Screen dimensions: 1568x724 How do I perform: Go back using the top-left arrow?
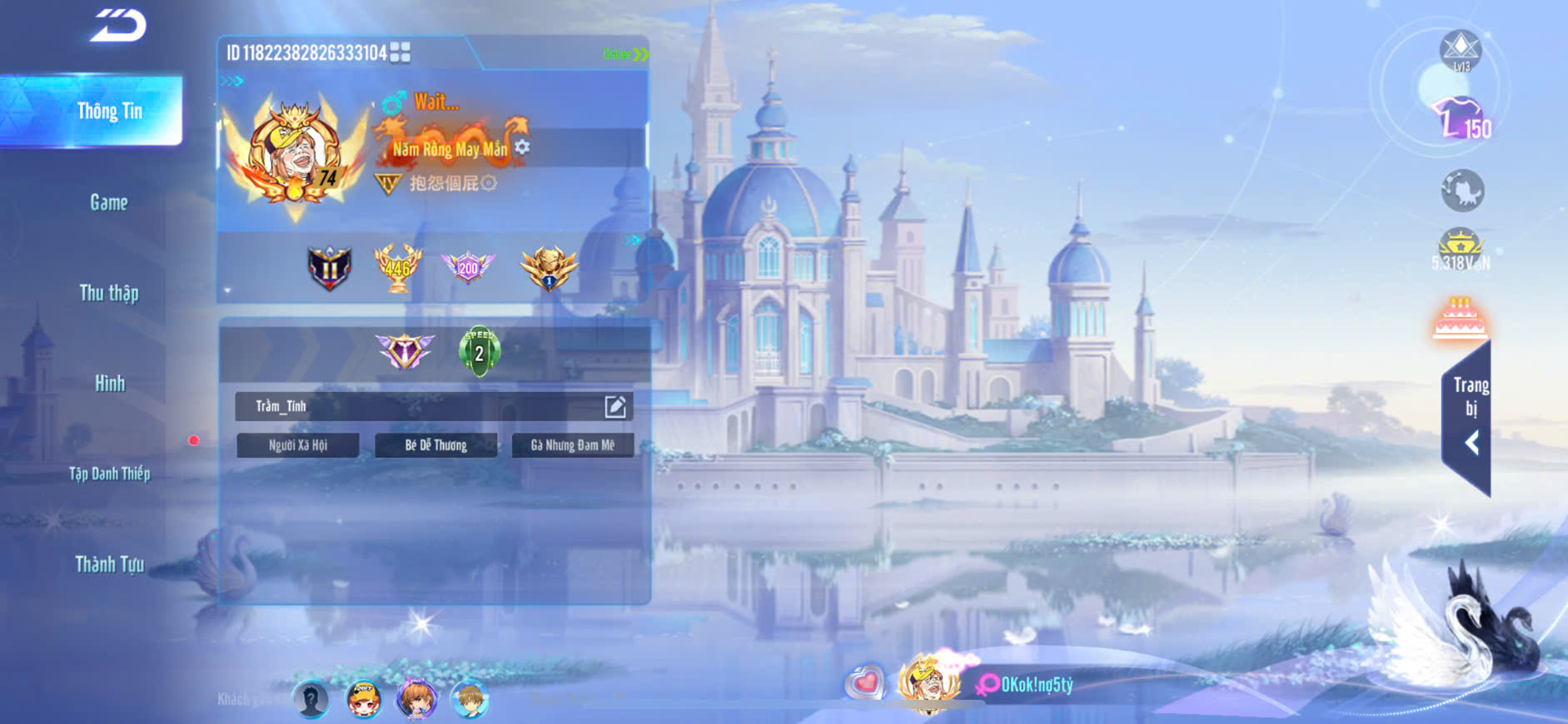click(x=118, y=25)
